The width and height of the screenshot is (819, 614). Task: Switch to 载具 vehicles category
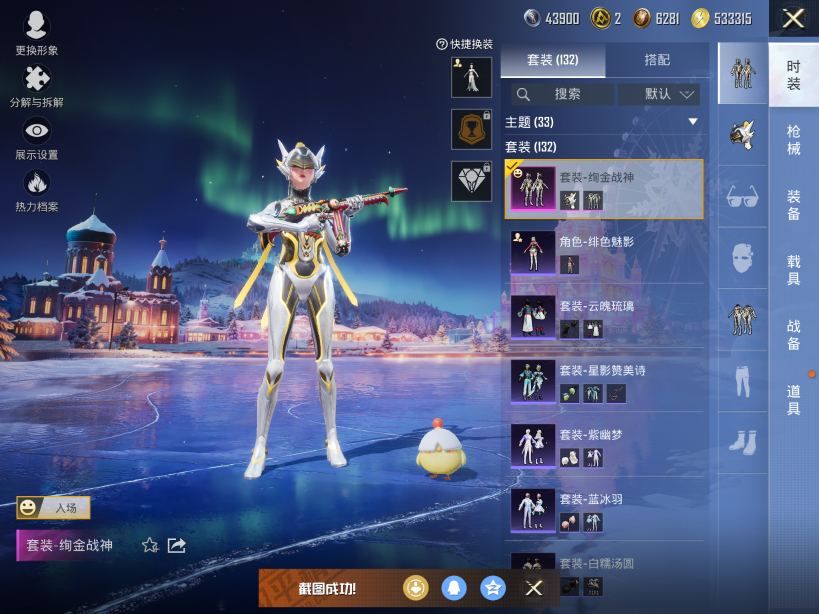pyautogui.click(x=793, y=270)
